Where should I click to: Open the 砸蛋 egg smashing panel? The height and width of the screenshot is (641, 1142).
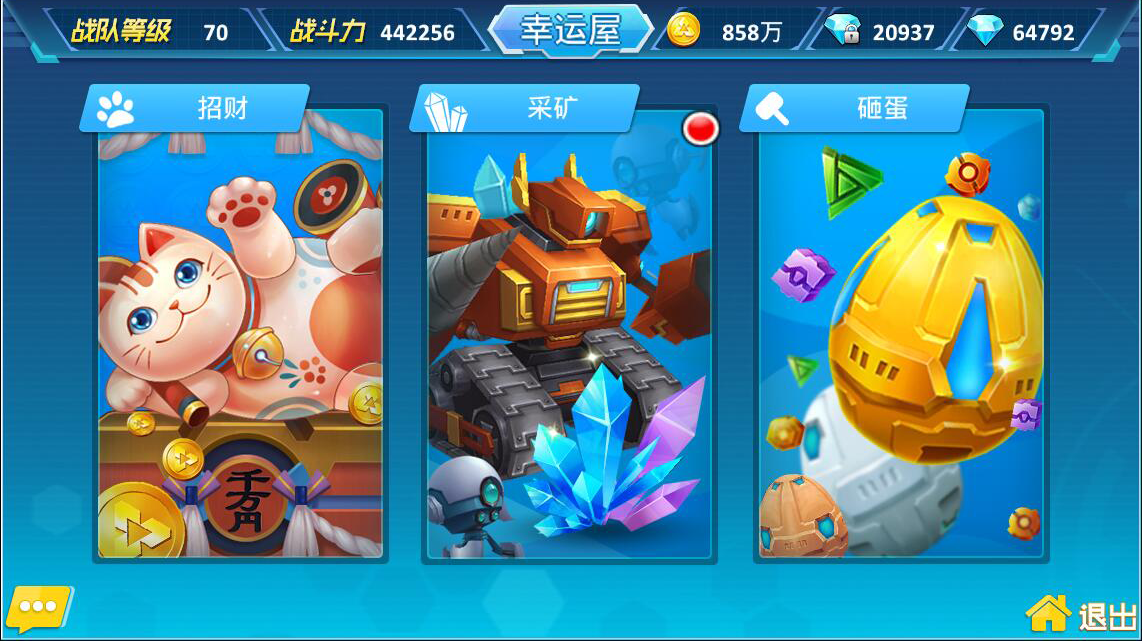pos(900,330)
